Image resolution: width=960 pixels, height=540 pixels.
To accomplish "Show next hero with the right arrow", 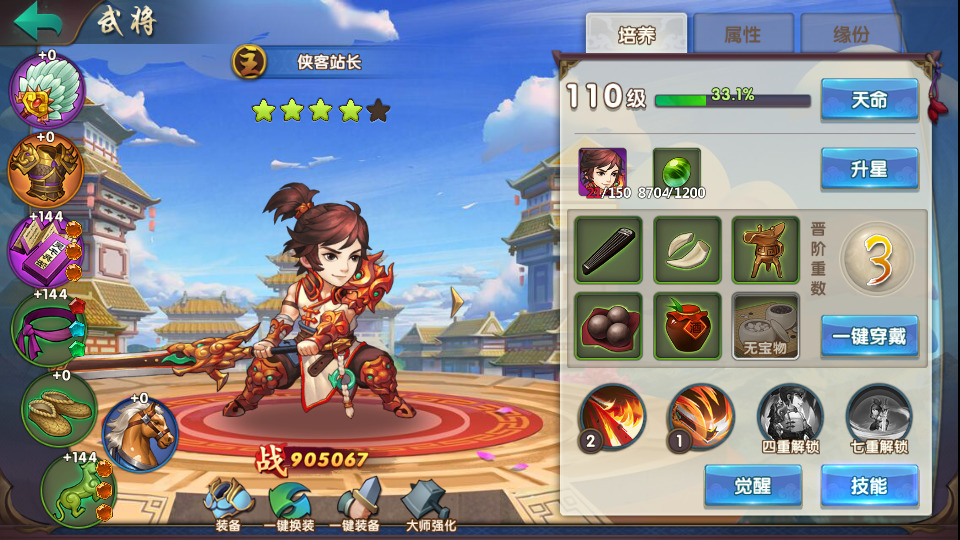I will [458, 302].
